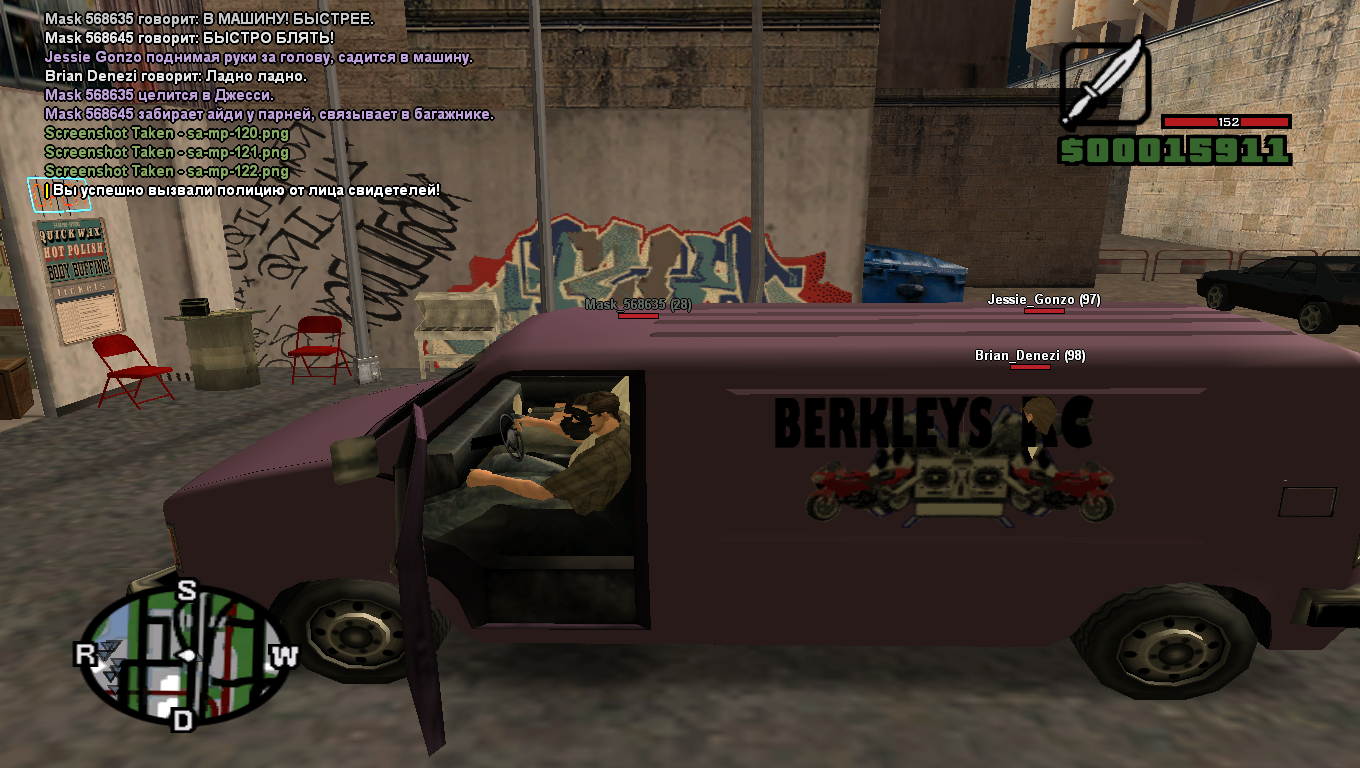Select the W marker on the minimap
The height and width of the screenshot is (768, 1360).
[x=286, y=656]
